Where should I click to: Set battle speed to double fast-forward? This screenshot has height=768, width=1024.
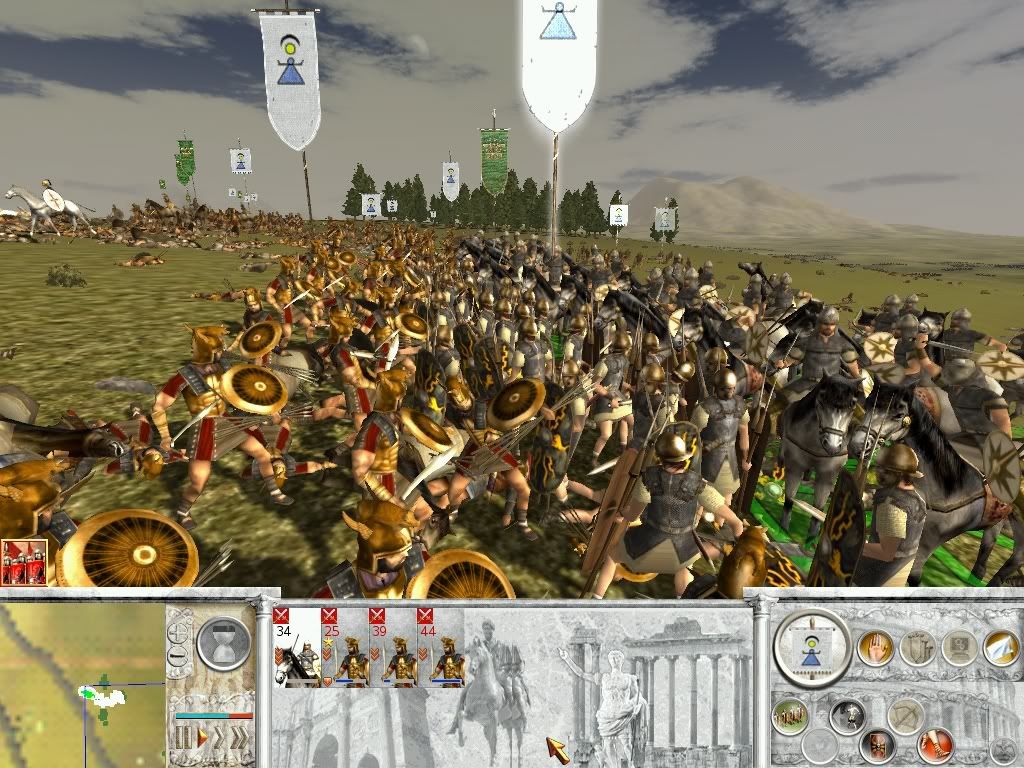(221, 739)
